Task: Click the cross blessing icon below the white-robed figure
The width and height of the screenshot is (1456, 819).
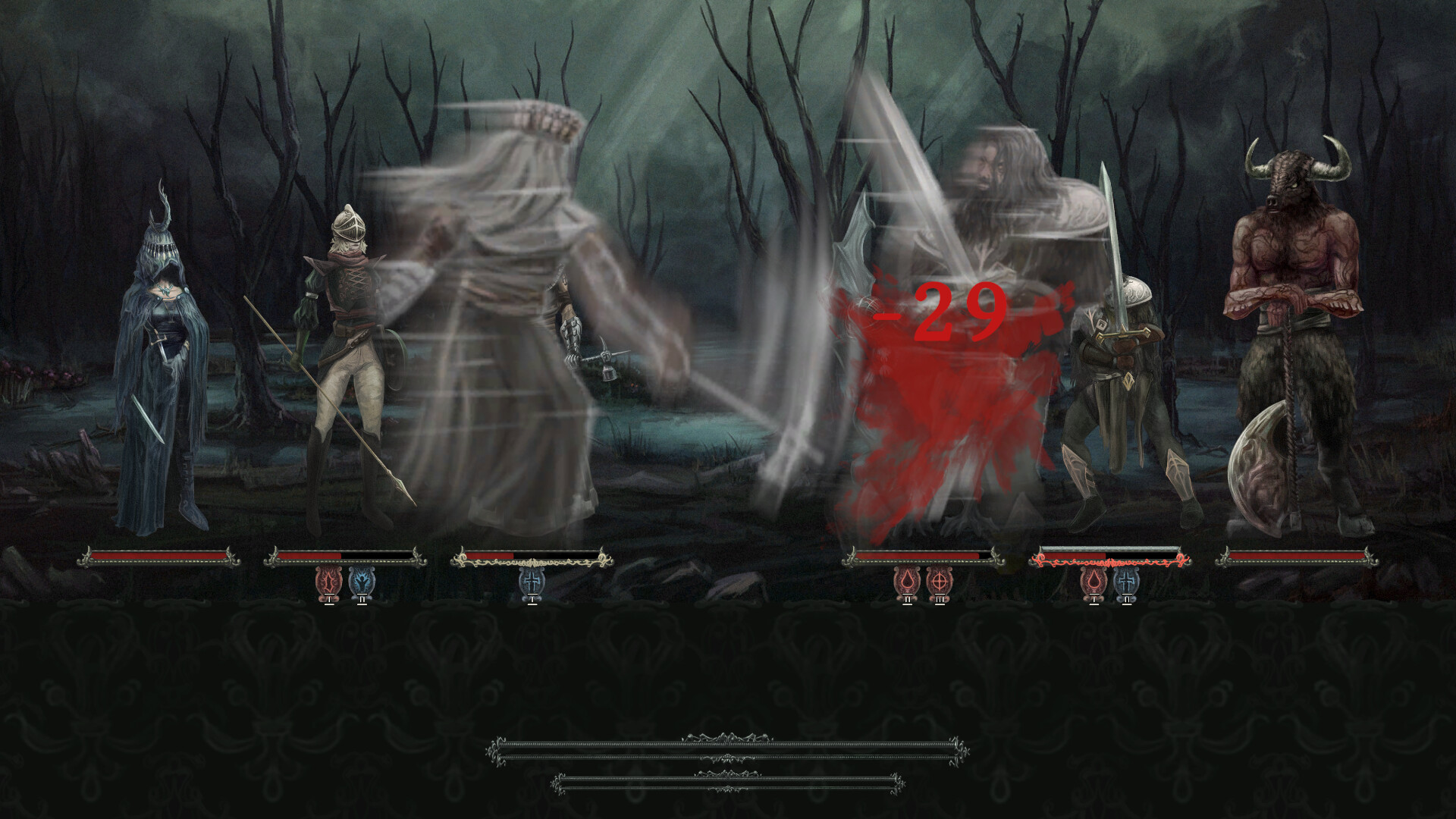Action: [x=532, y=582]
